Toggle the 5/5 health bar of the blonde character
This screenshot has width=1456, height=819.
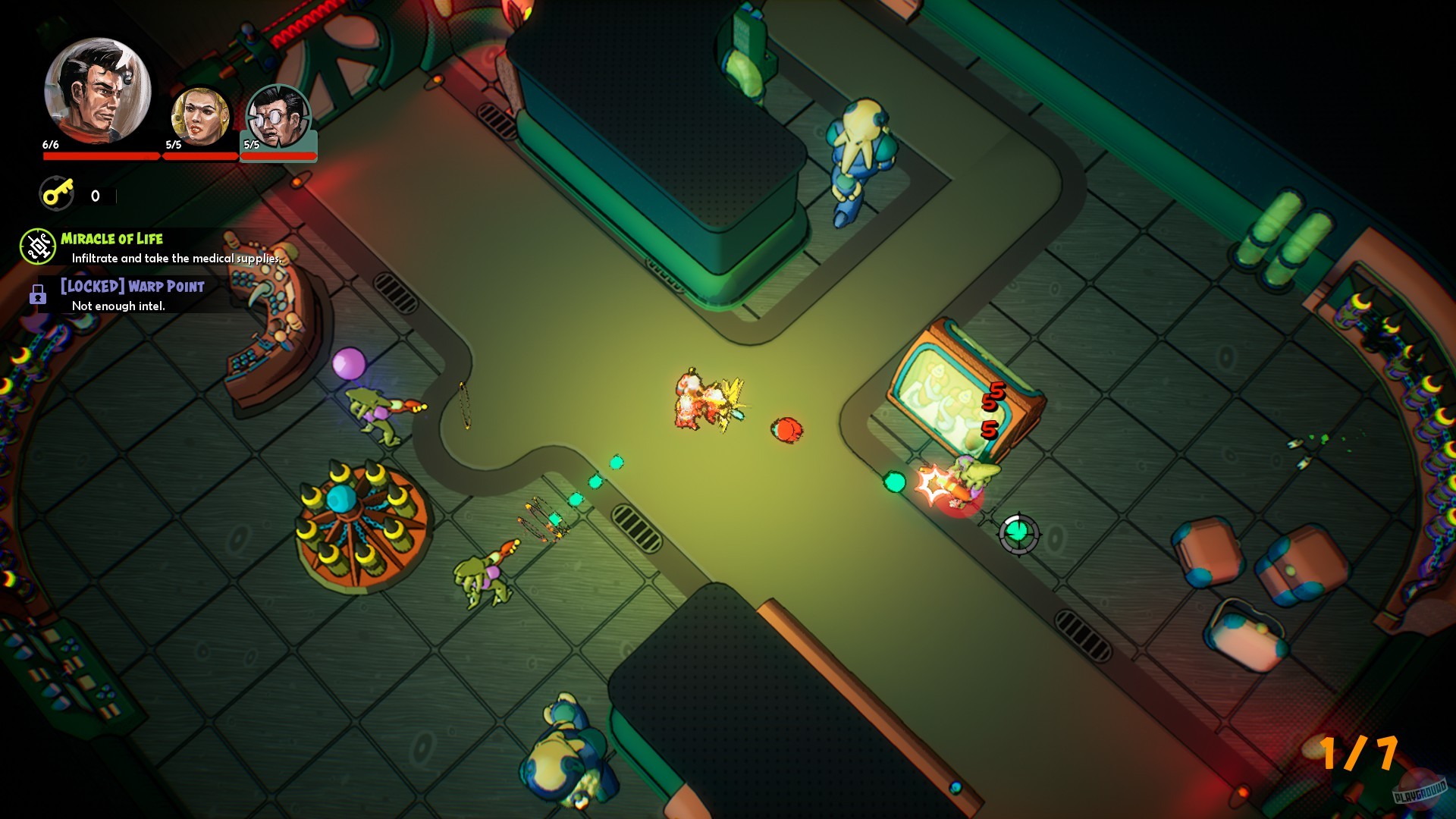tap(199, 157)
